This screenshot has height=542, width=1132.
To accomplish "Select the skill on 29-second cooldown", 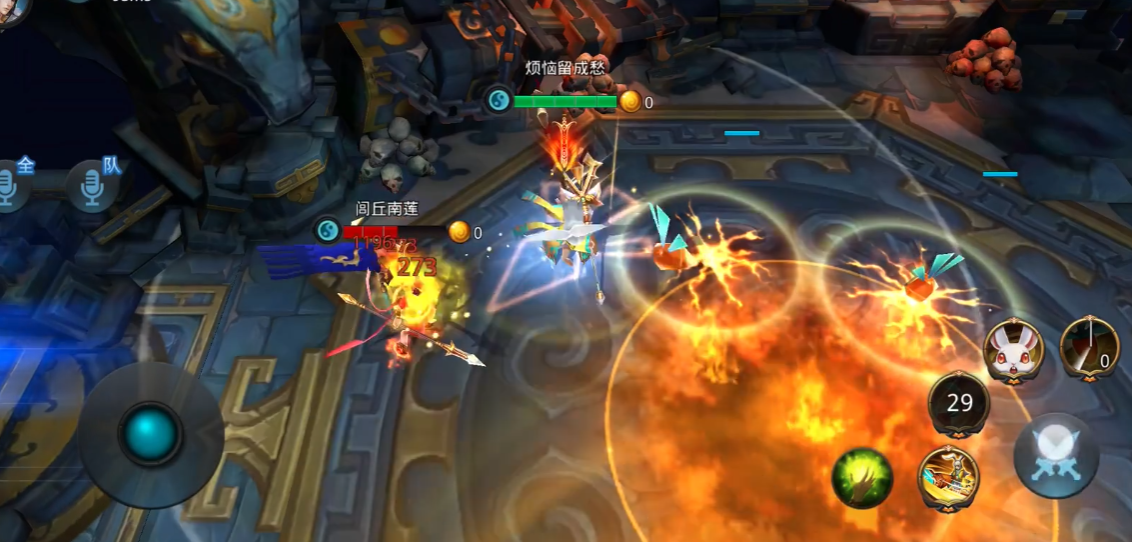I will coord(959,403).
